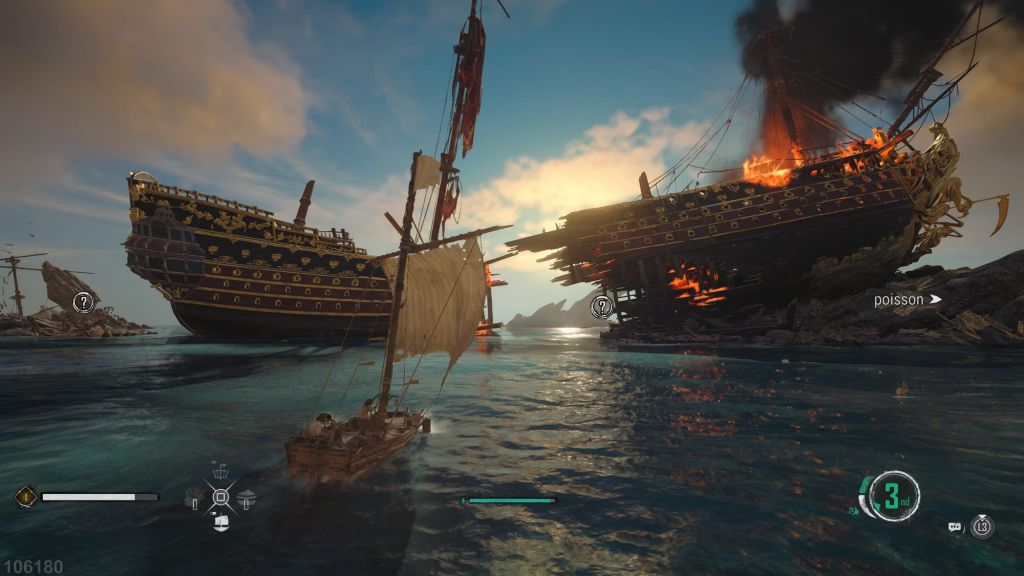
Task: Click the square center of the quick wheel
Action: [x=221, y=496]
